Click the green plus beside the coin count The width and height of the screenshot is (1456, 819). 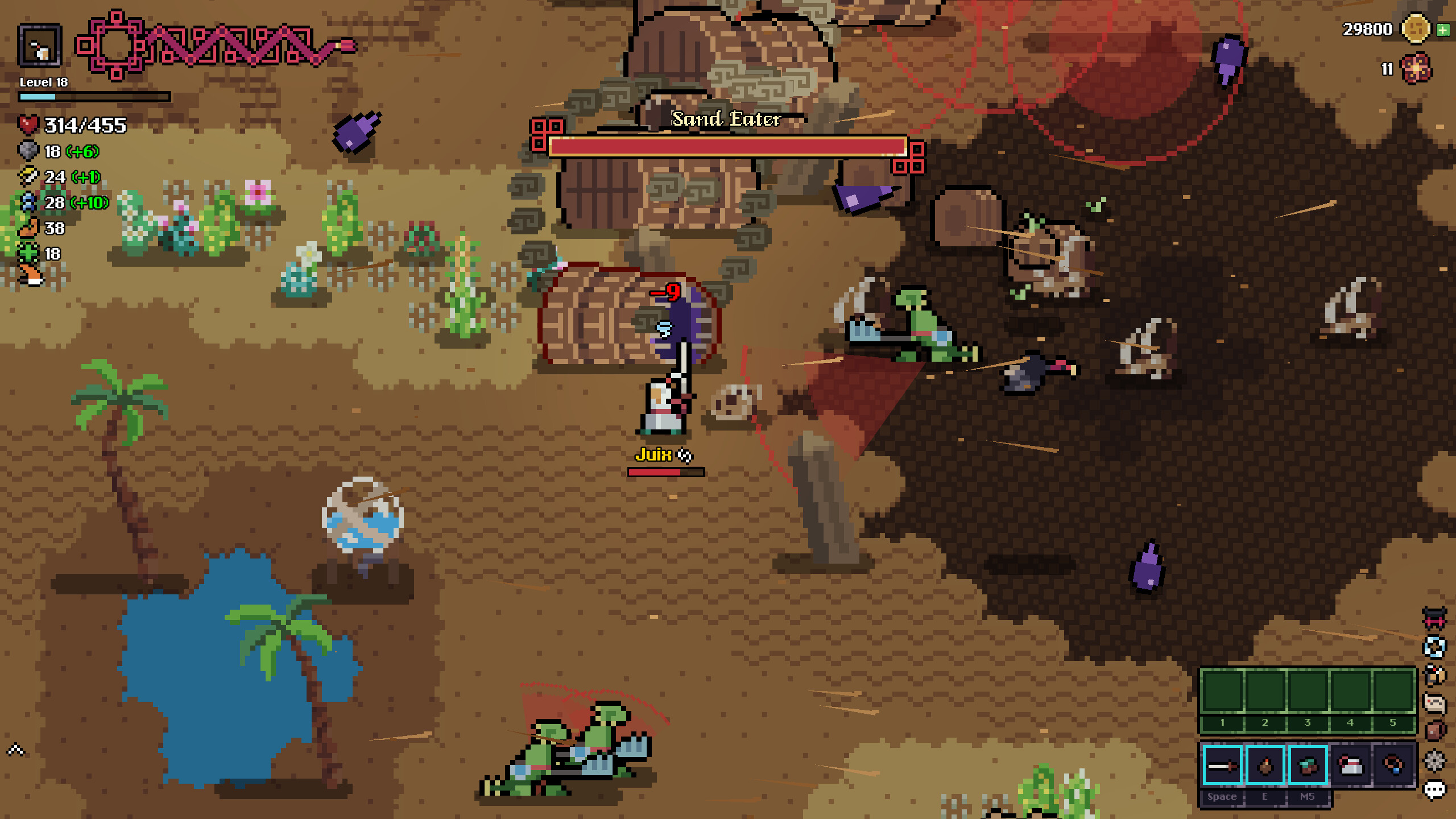click(x=1445, y=30)
